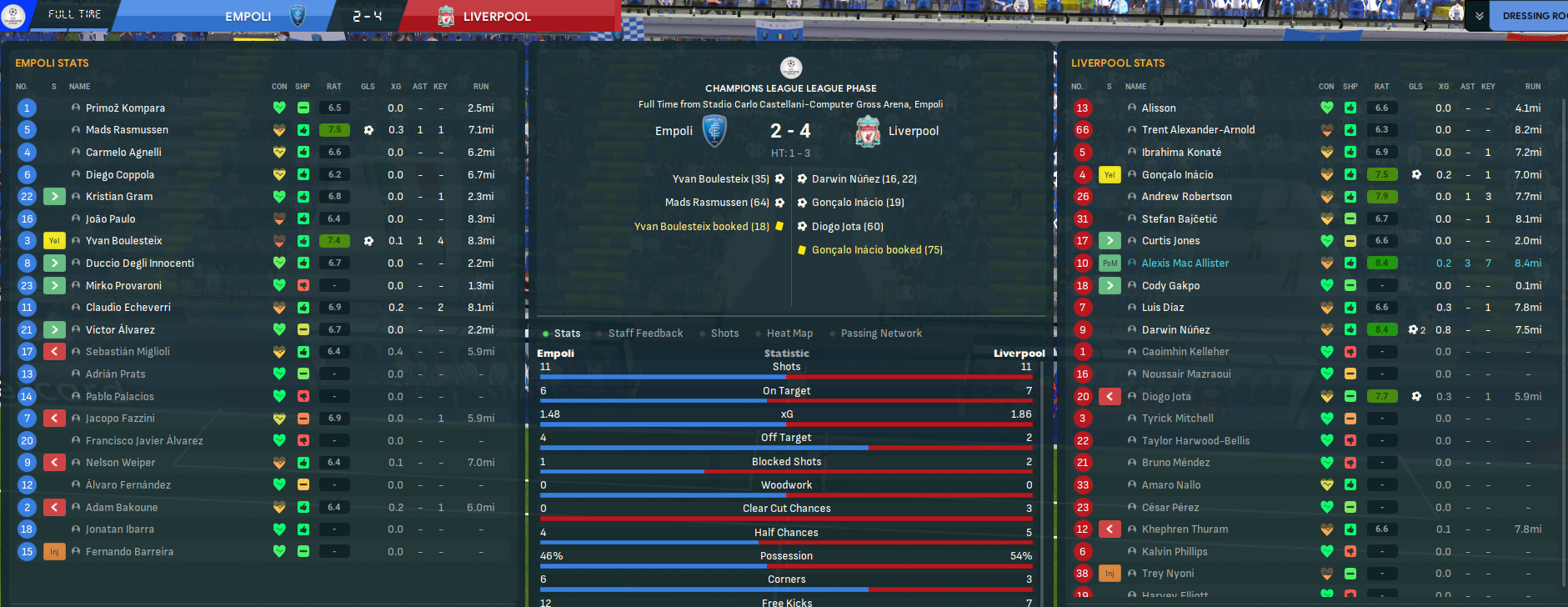Viewport: 1568px width, 607px height.
Task: View the Passing Network tab
Action: click(881, 334)
